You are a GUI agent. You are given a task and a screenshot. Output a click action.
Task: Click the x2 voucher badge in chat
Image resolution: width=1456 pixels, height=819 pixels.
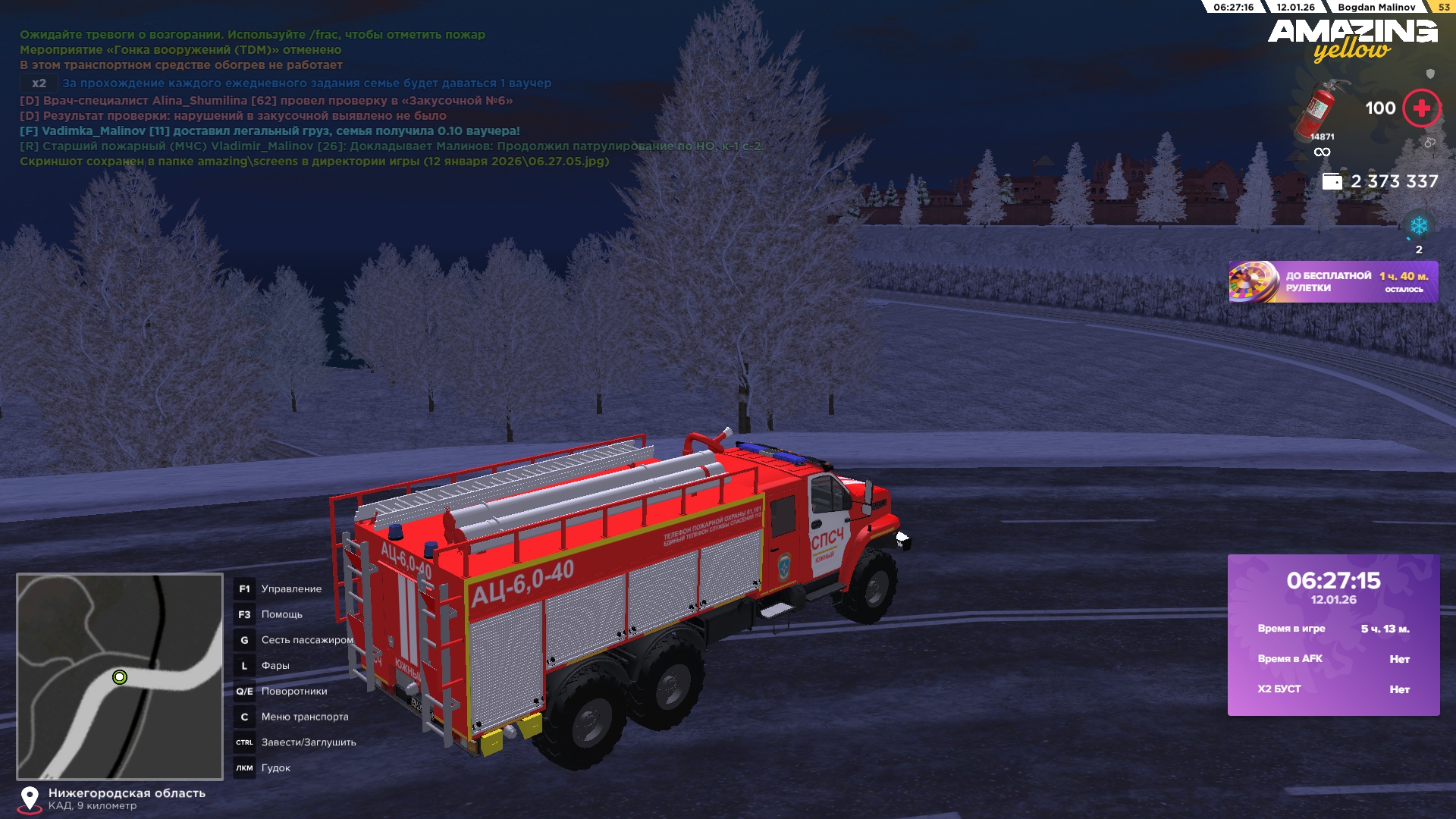tap(39, 83)
